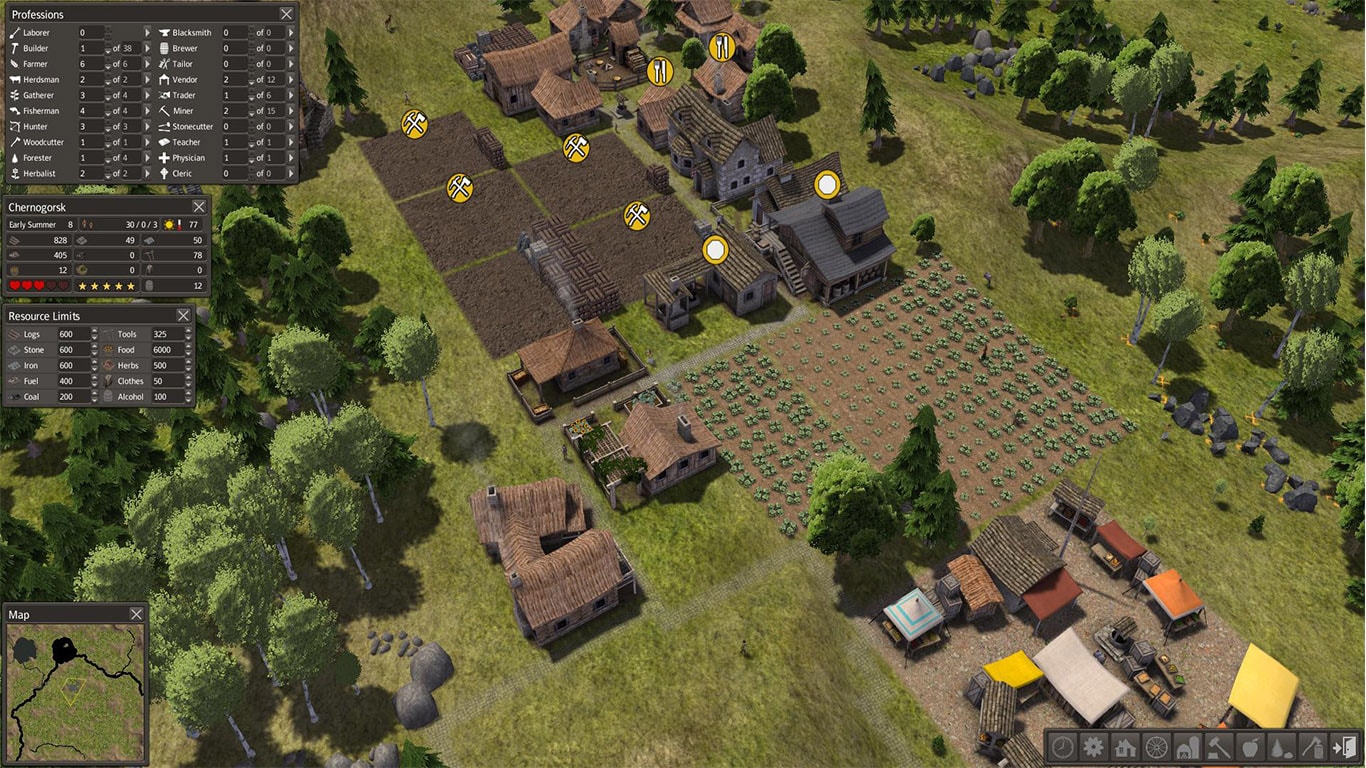Open the resource pile removal menu
Viewport: 1366px width, 768px height.
1281,746
